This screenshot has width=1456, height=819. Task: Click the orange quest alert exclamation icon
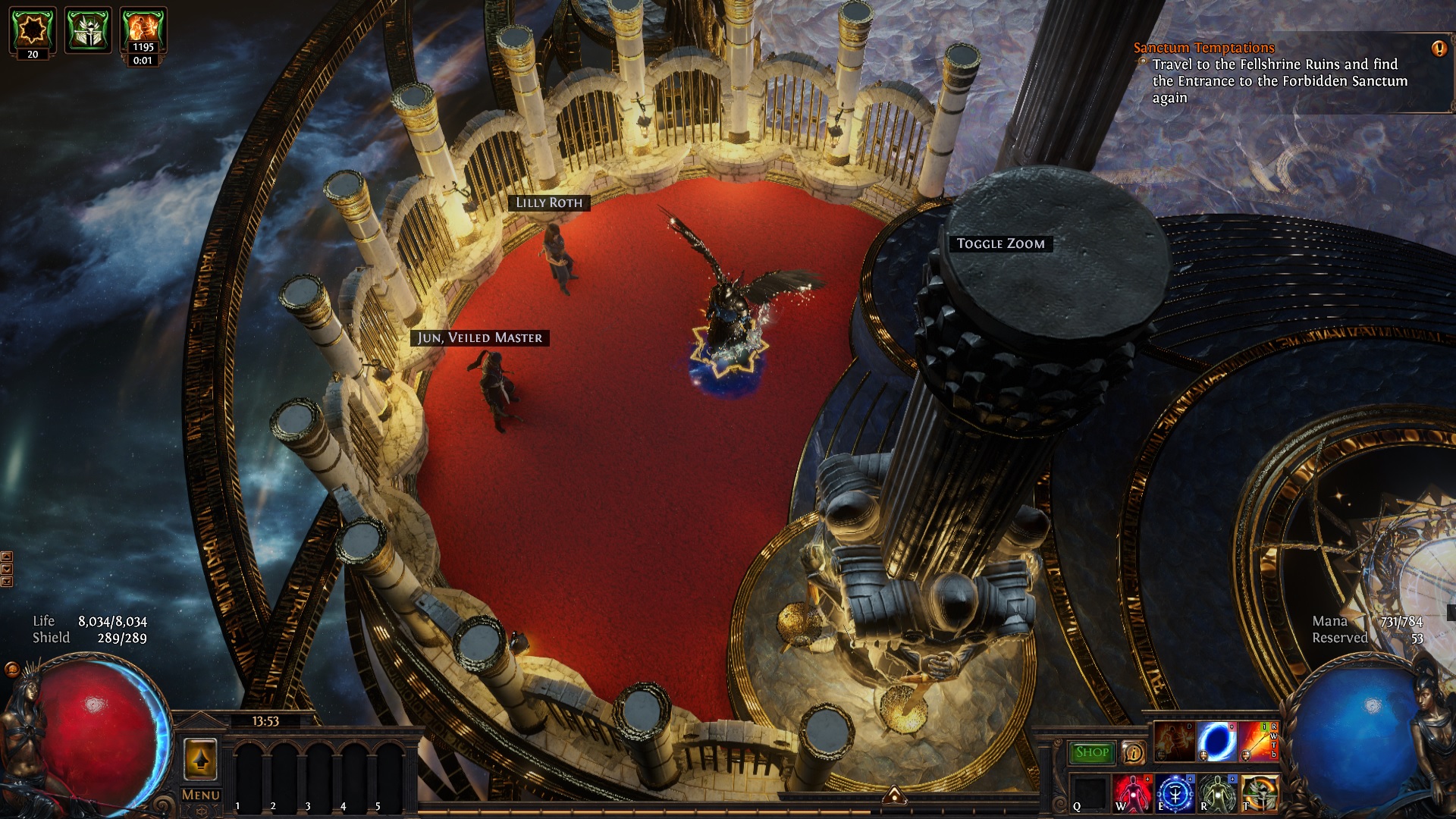click(1439, 49)
